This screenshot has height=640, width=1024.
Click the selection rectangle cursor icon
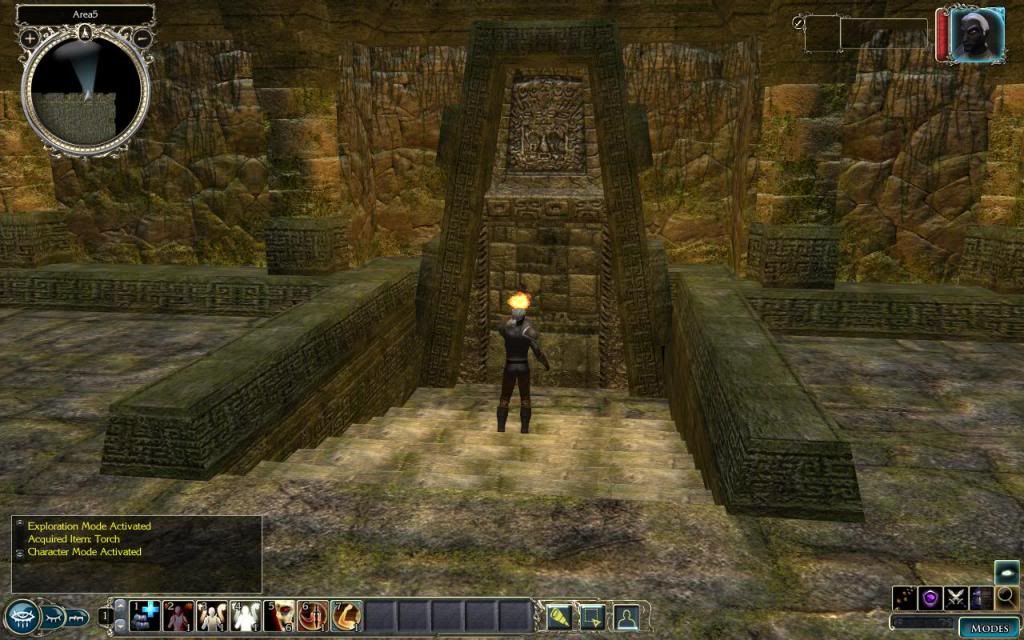[593, 616]
